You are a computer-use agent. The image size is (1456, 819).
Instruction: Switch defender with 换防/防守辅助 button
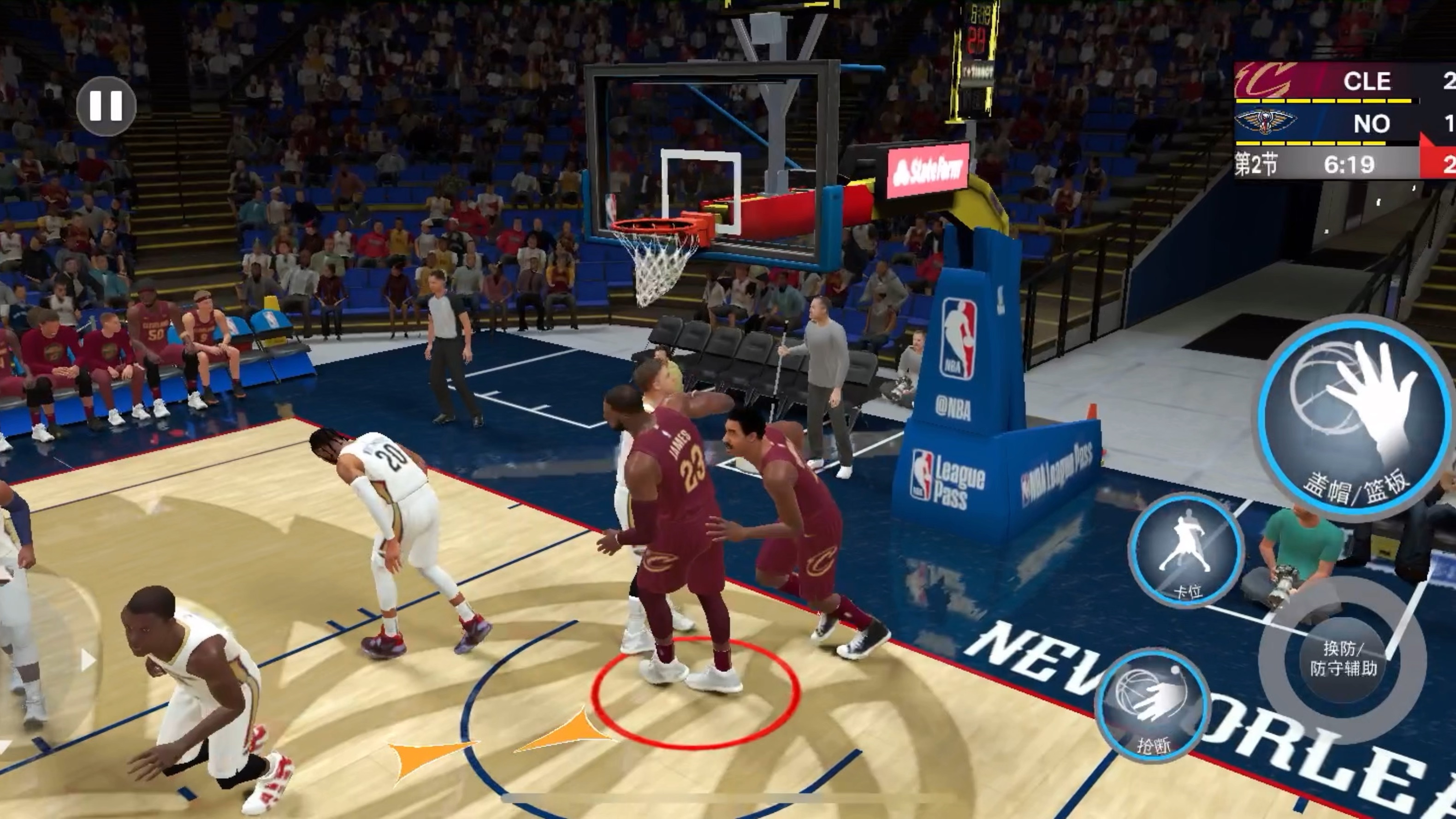coord(1344,659)
